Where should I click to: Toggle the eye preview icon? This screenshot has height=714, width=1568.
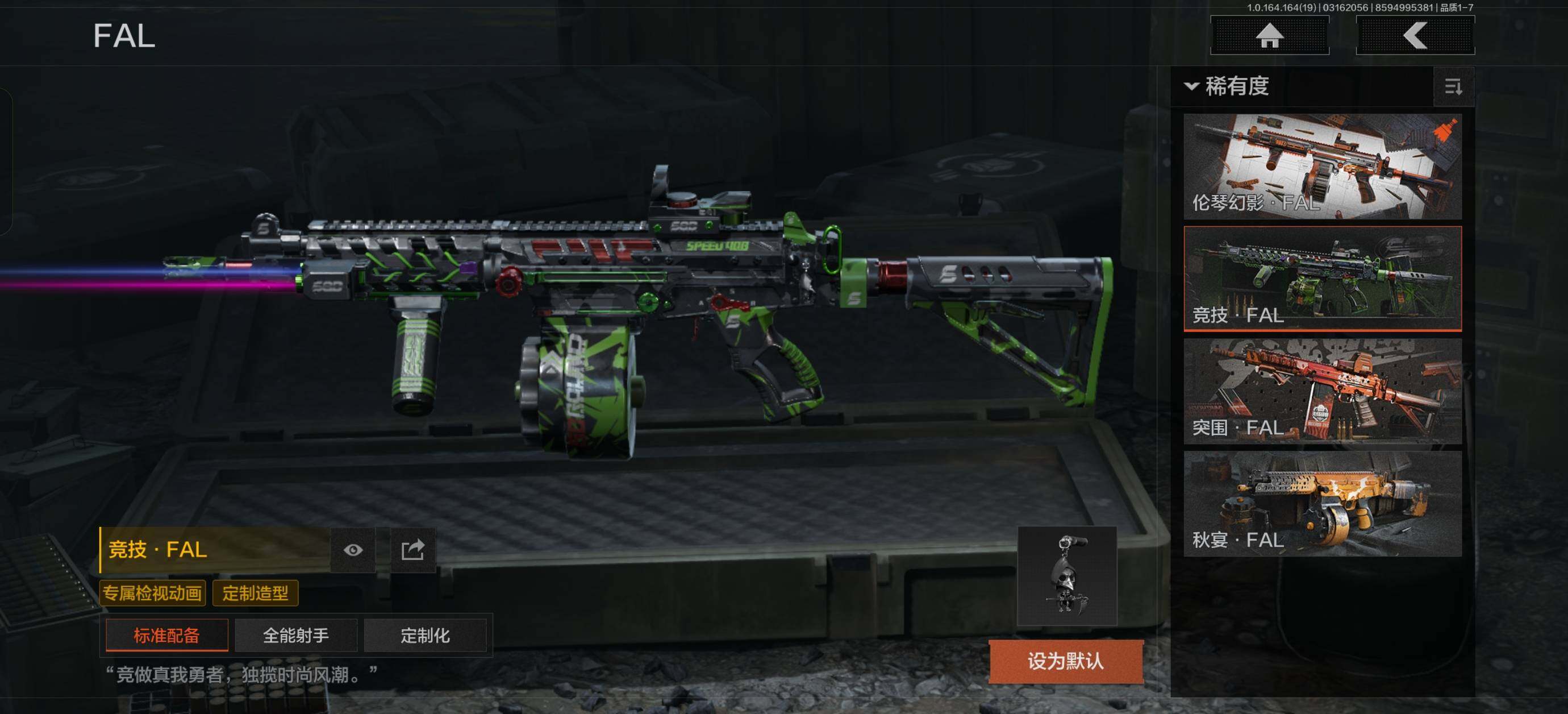pos(353,550)
